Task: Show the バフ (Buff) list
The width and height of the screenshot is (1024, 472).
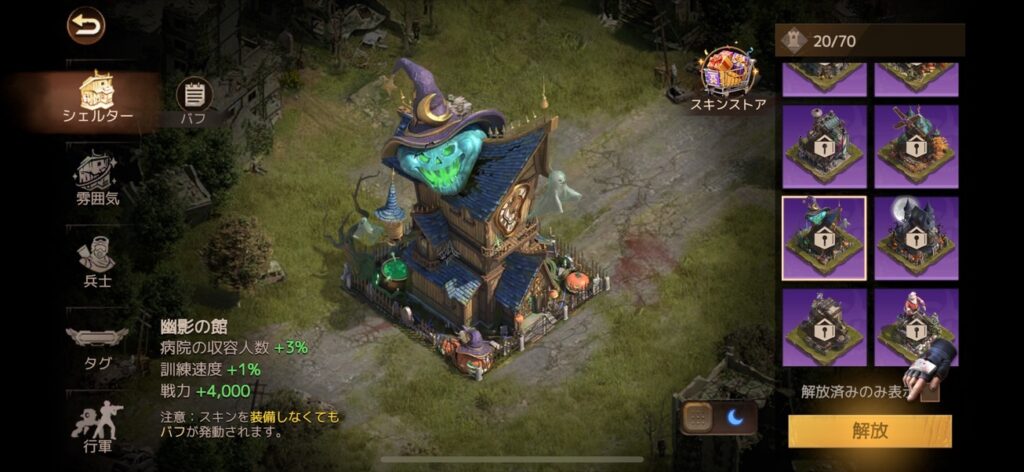Action: 194,101
